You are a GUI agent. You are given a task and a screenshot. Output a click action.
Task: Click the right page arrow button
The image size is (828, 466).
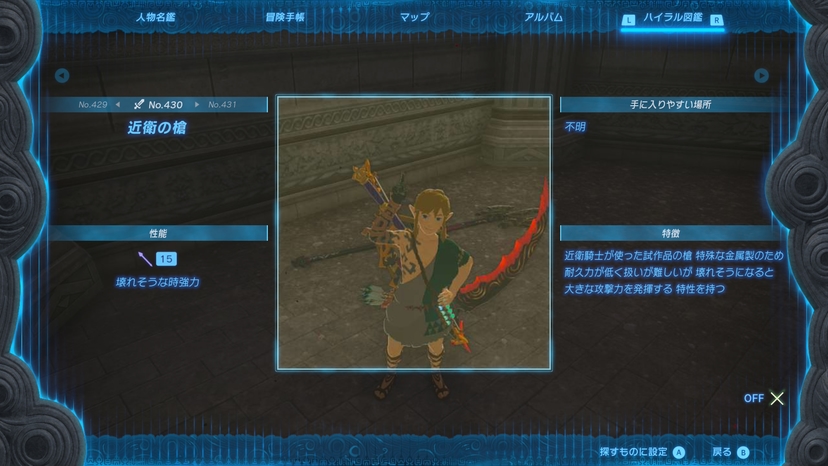[762, 76]
